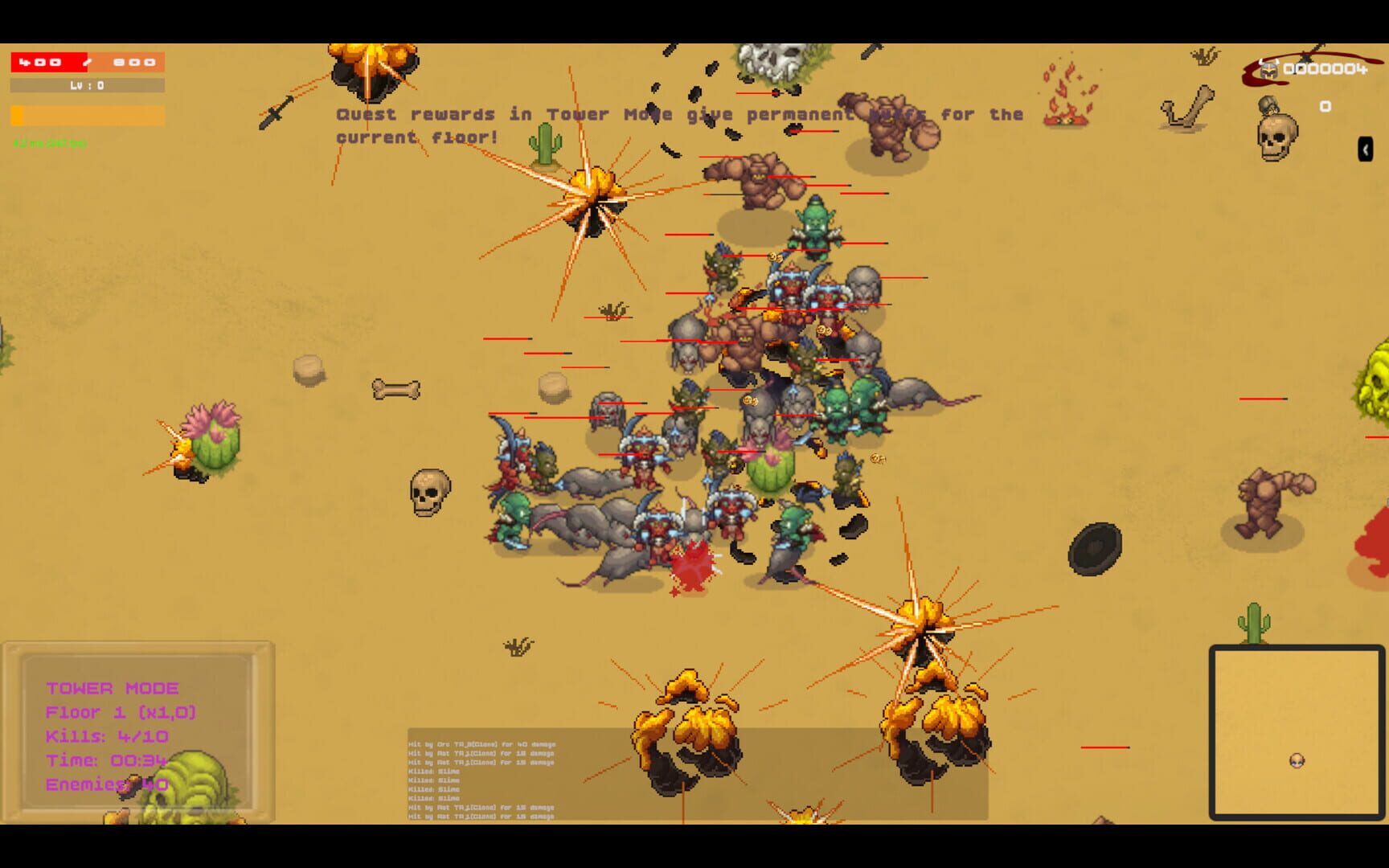Collapse the side panel using the chevron arrow
1389x868 pixels.
(1364, 149)
